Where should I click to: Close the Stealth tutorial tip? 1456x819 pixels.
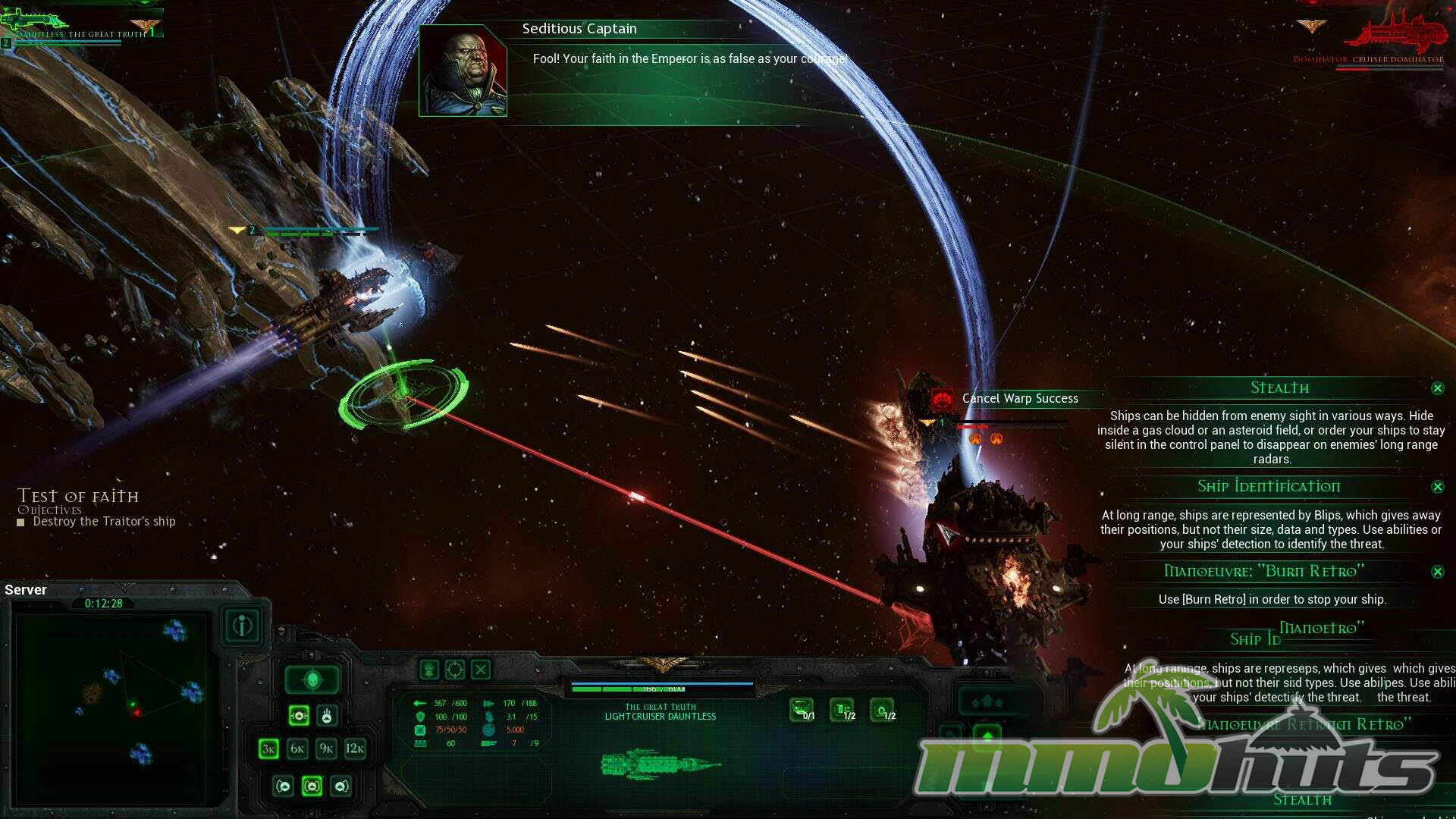pyautogui.click(x=1437, y=388)
